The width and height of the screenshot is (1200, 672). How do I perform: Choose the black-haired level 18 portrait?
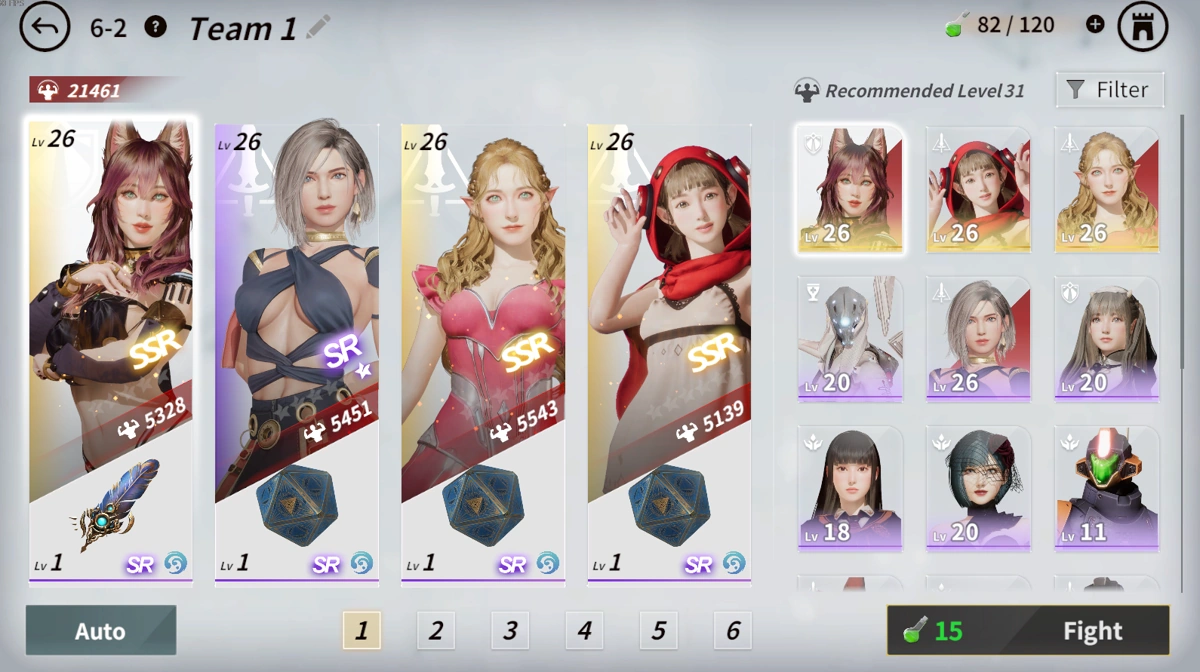pyautogui.click(x=850, y=488)
